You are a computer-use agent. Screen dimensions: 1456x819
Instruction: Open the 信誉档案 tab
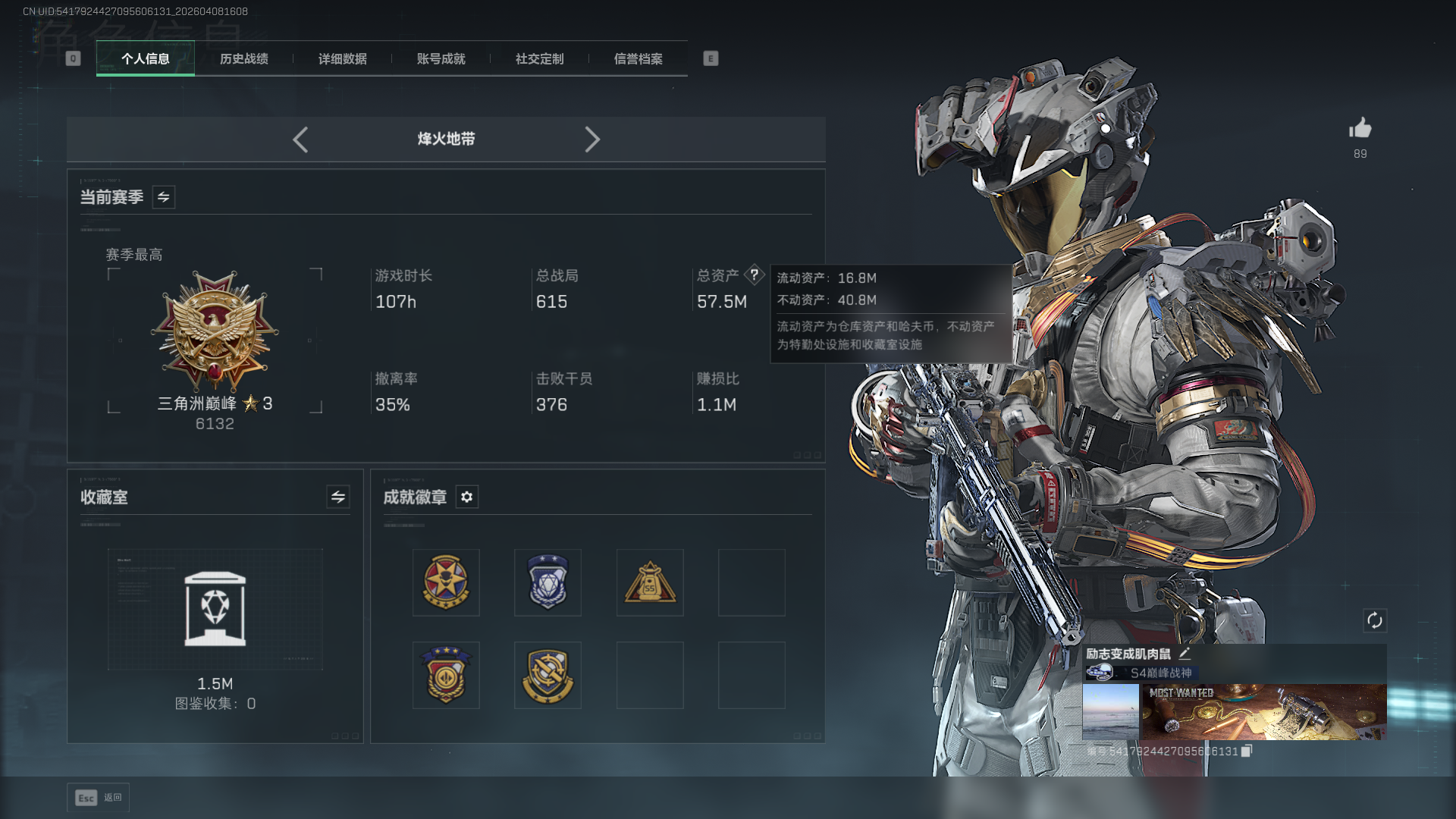coord(638,58)
